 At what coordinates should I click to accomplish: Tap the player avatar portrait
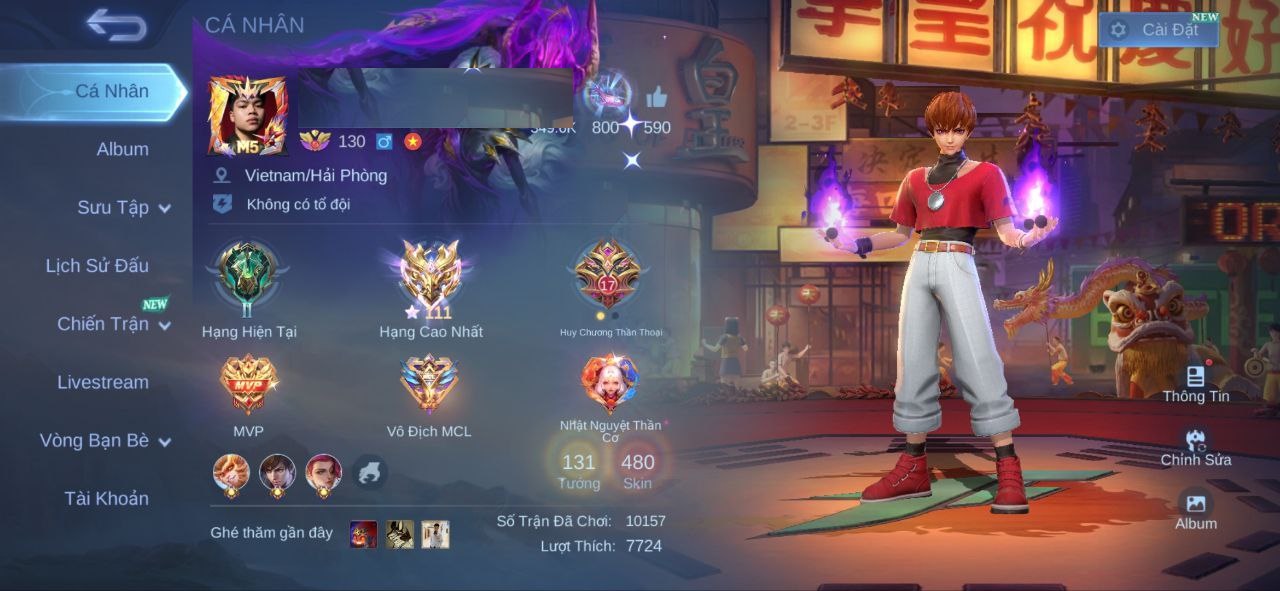247,115
